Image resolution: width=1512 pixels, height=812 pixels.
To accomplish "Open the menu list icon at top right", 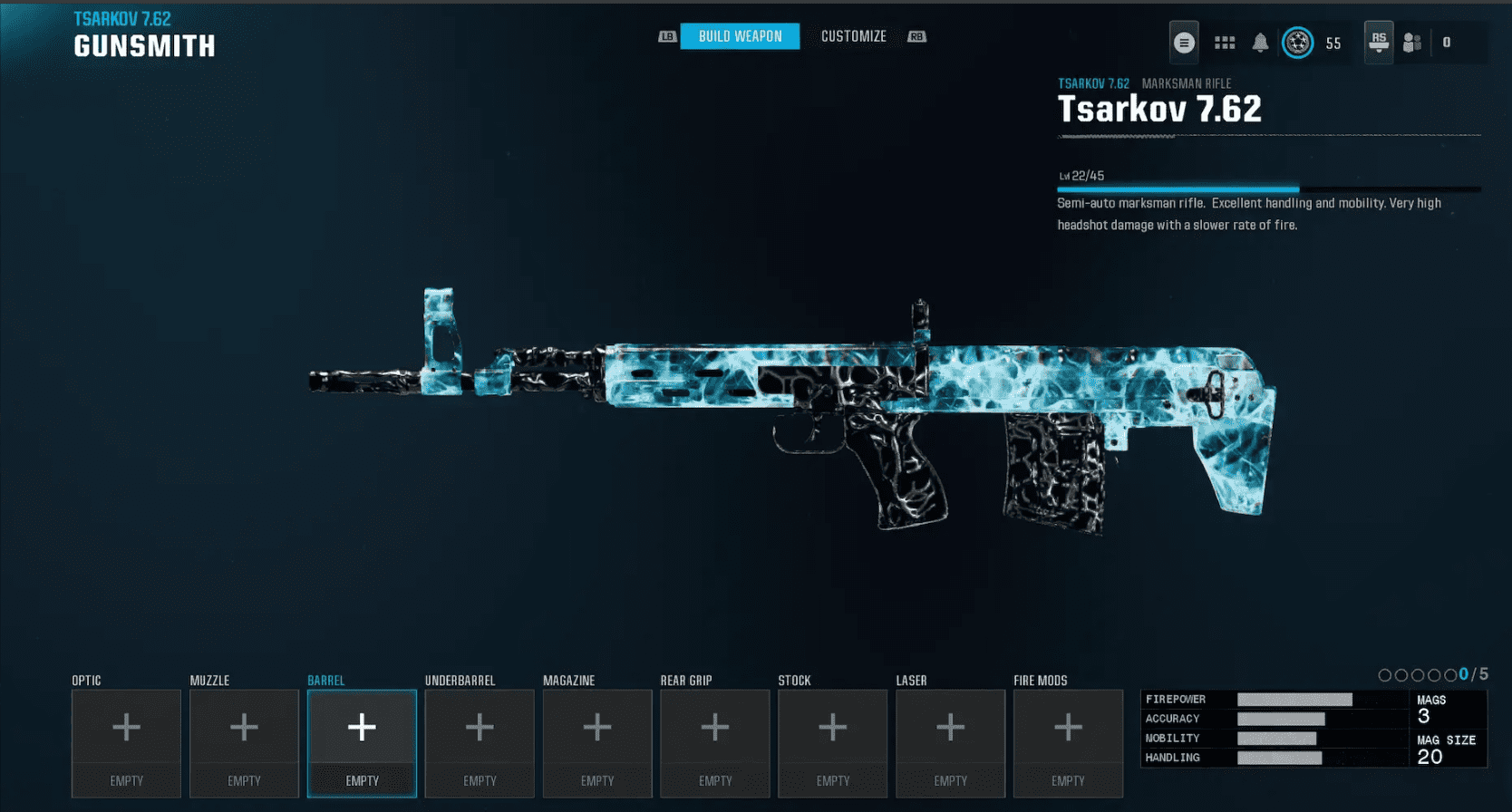I will coord(1184,42).
